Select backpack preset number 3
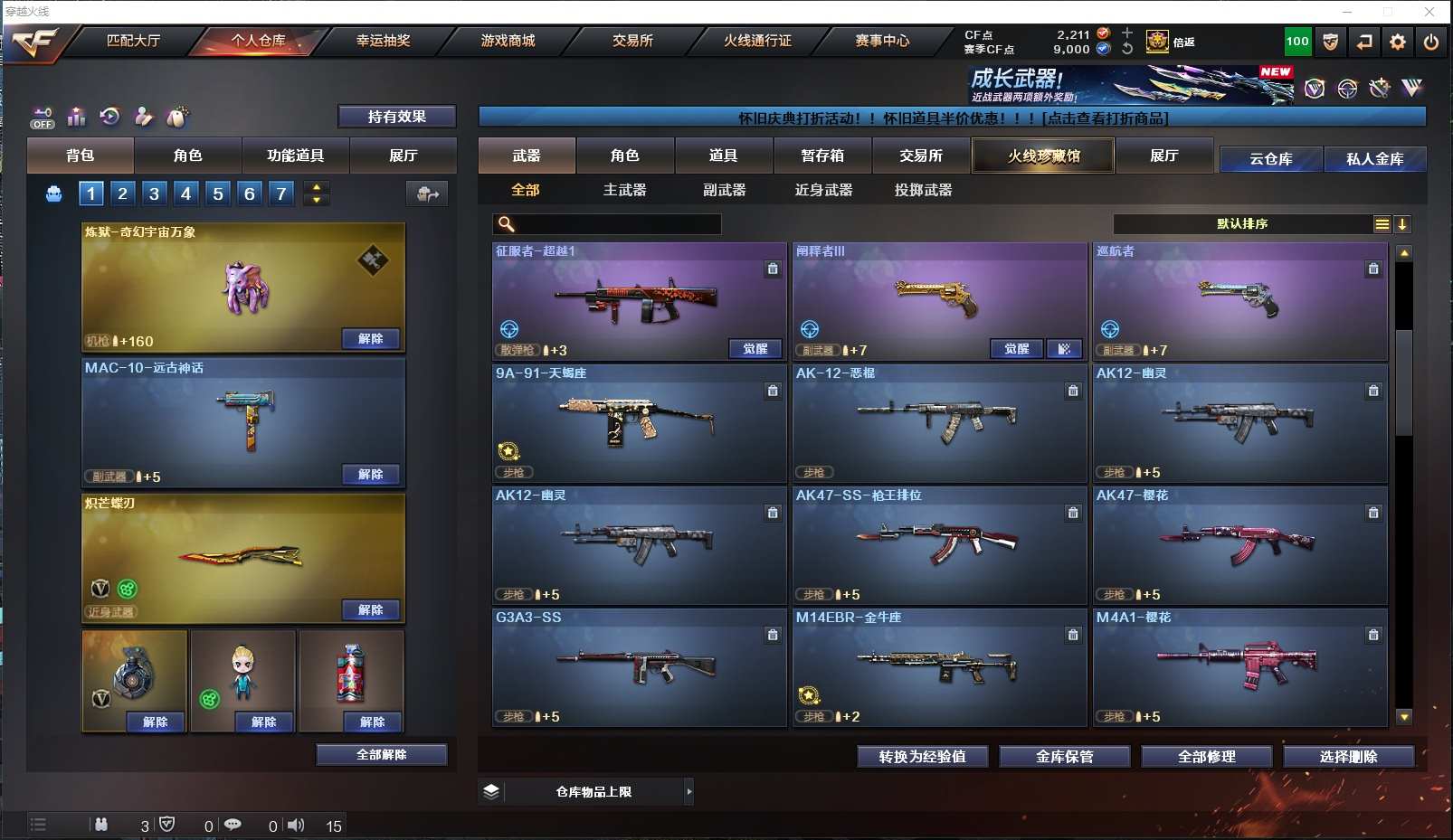 [154, 193]
